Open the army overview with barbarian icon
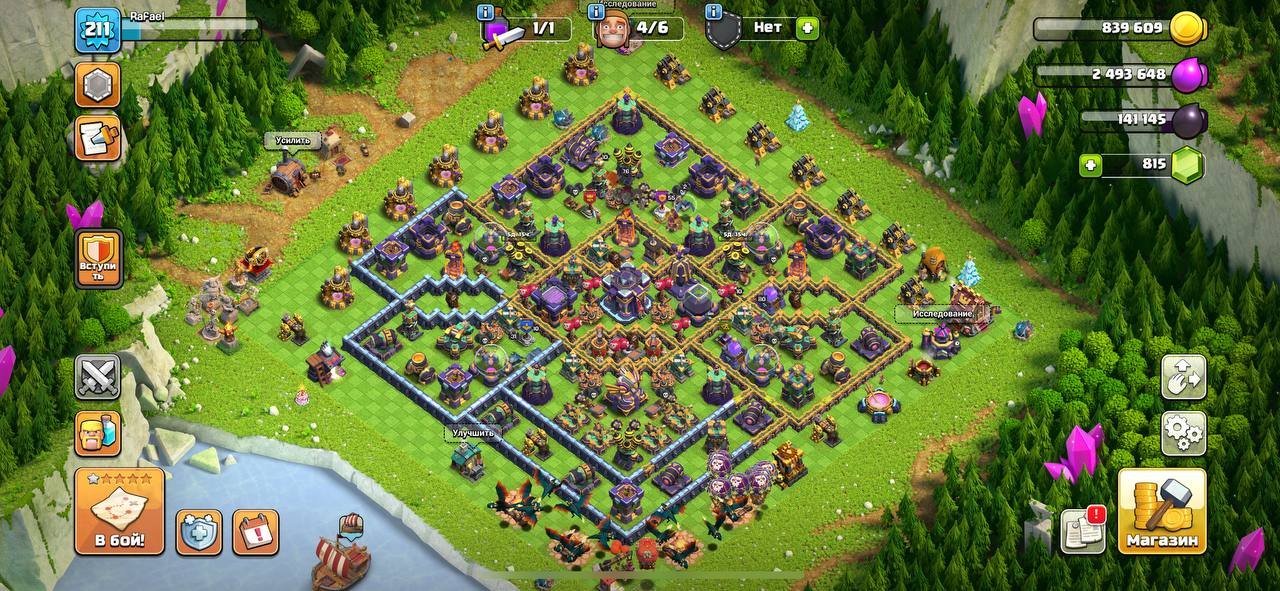 pos(97,433)
